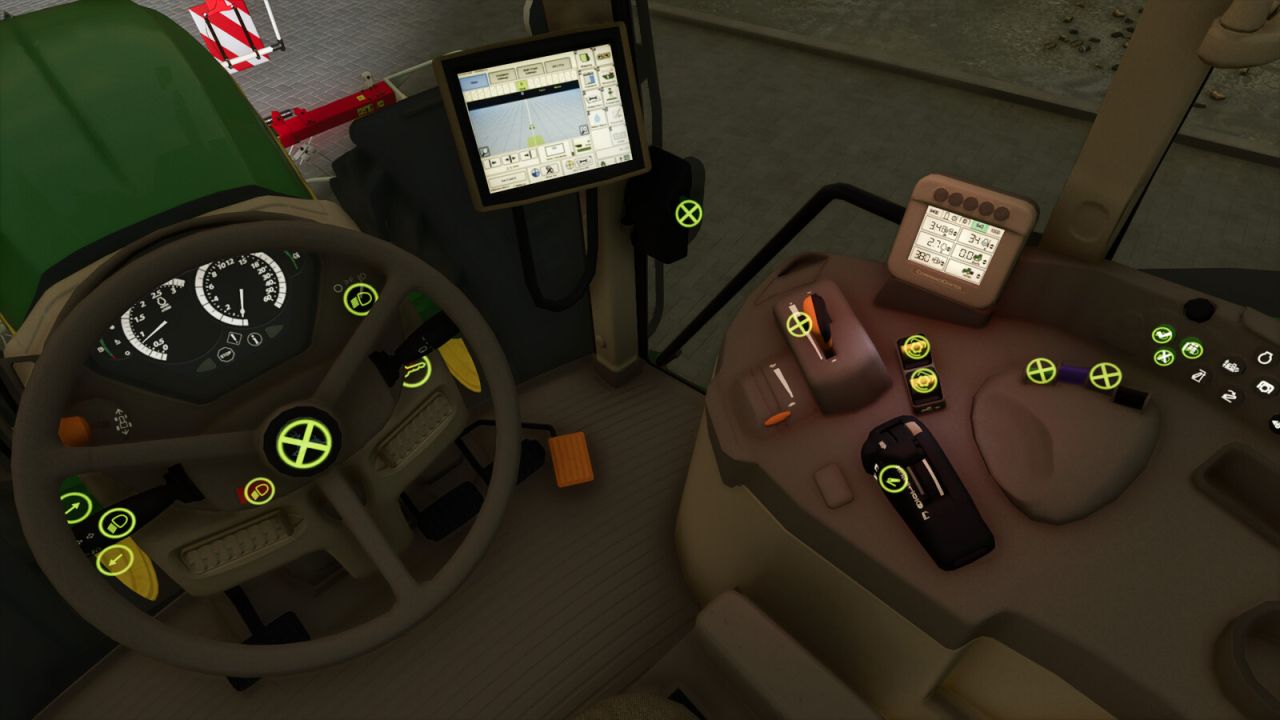The height and width of the screenshot is (720, 1280).
Task: Enable high beams via the red headlight marker
Action: tap(258, 488)
